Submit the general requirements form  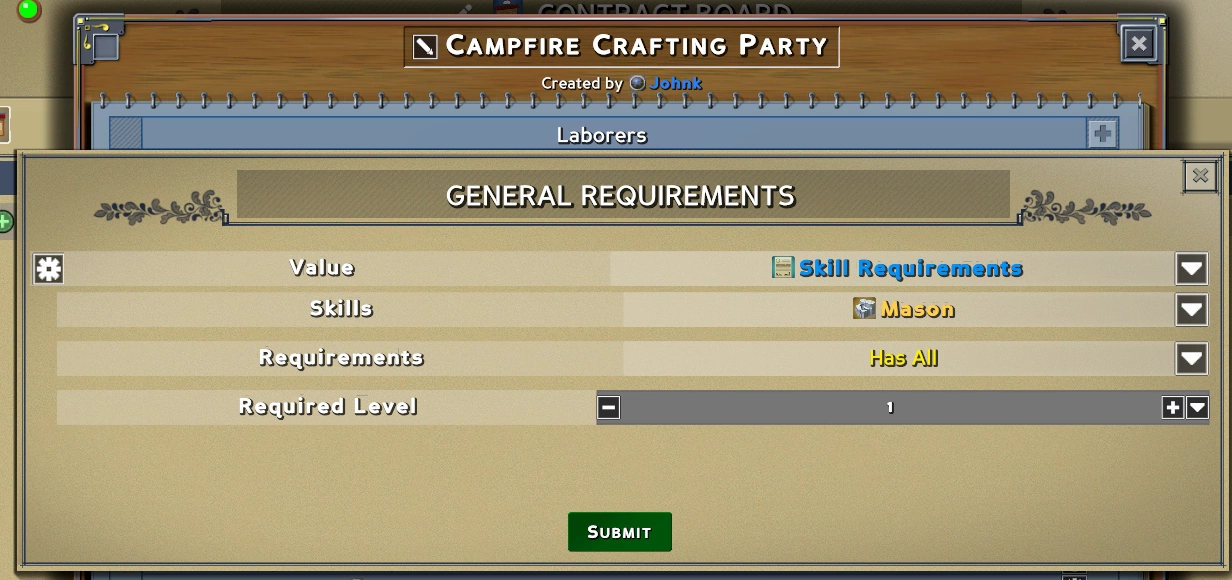(x=619, y=532)
